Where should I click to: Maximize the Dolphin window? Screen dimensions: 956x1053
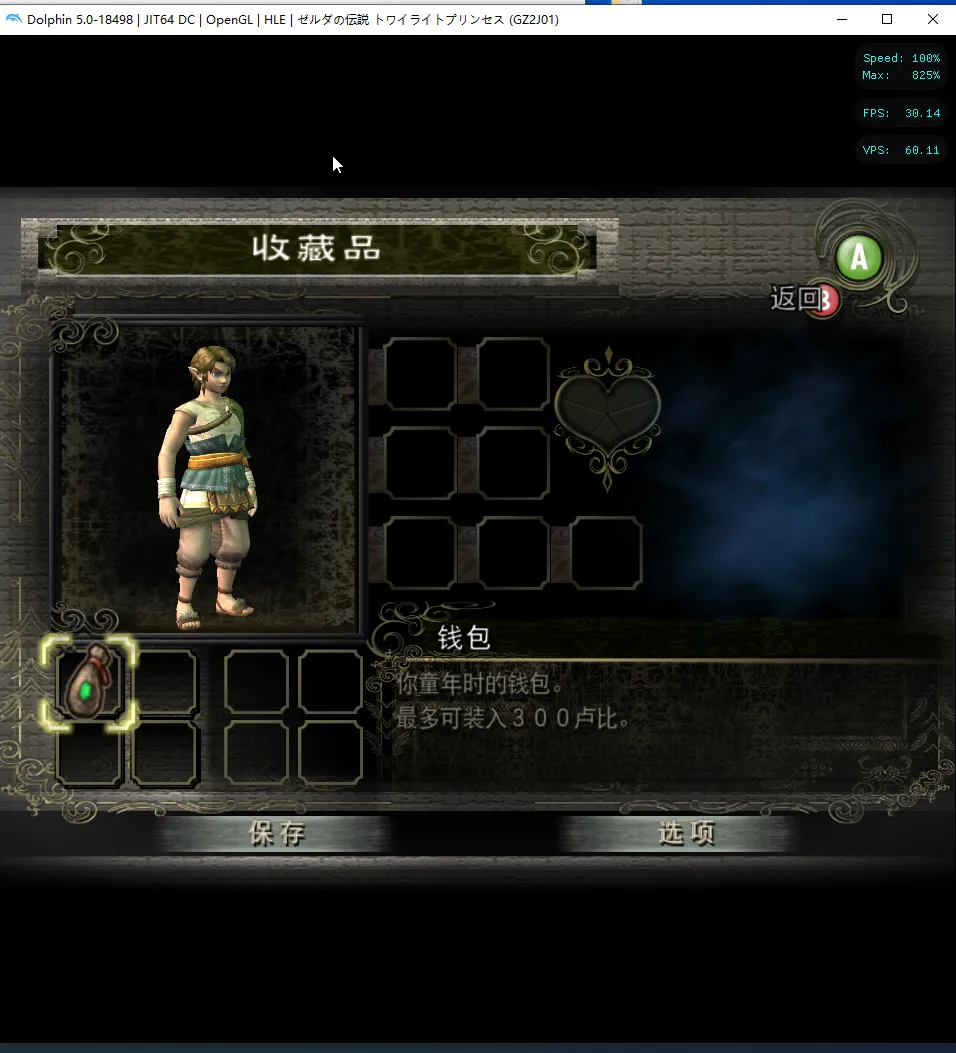click(886, 19)
